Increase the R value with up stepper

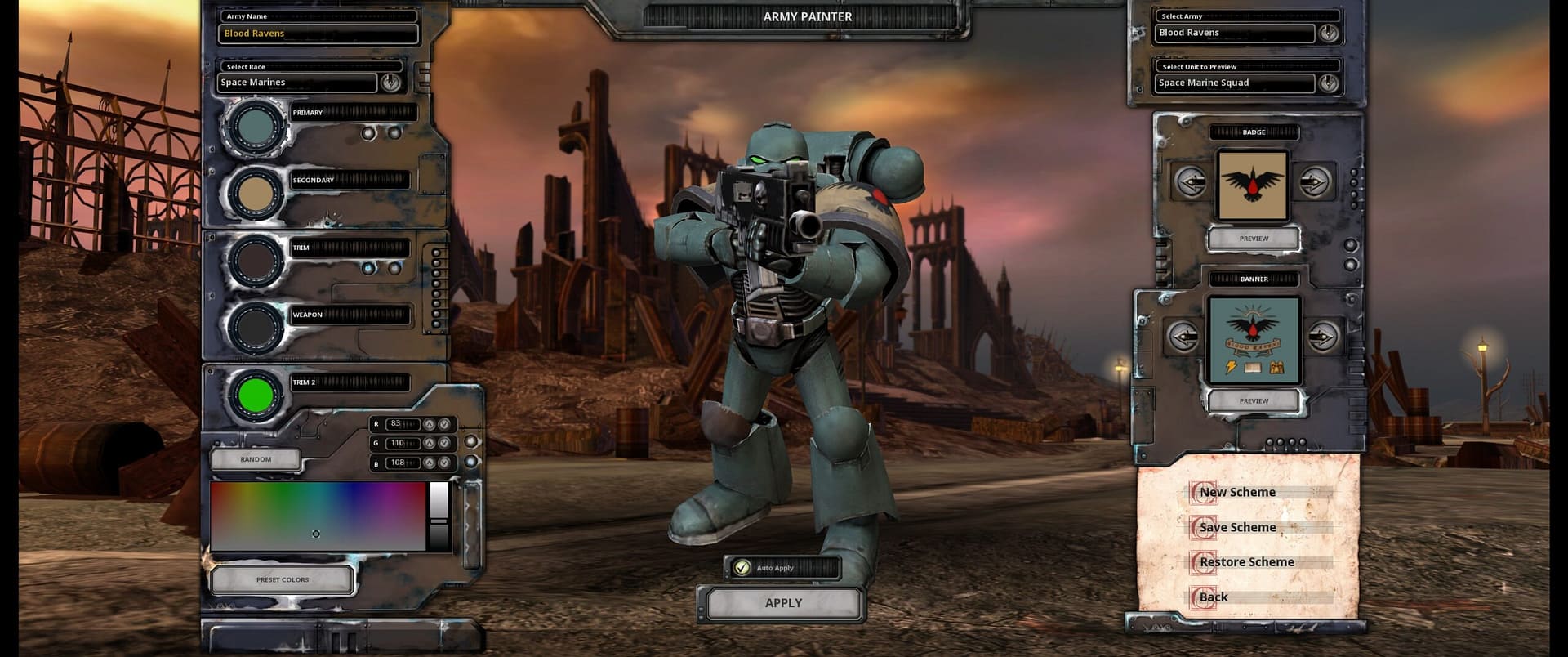pyautogui.click(x=431, y=424)
